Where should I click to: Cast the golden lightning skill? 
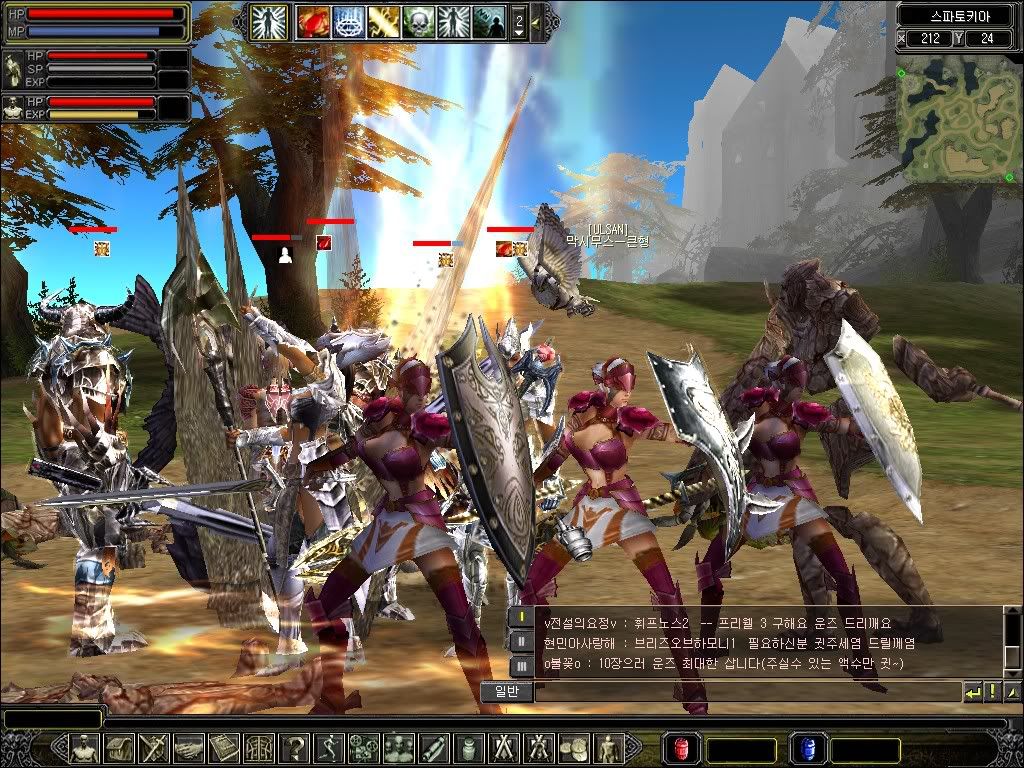(x=383, y=20)
